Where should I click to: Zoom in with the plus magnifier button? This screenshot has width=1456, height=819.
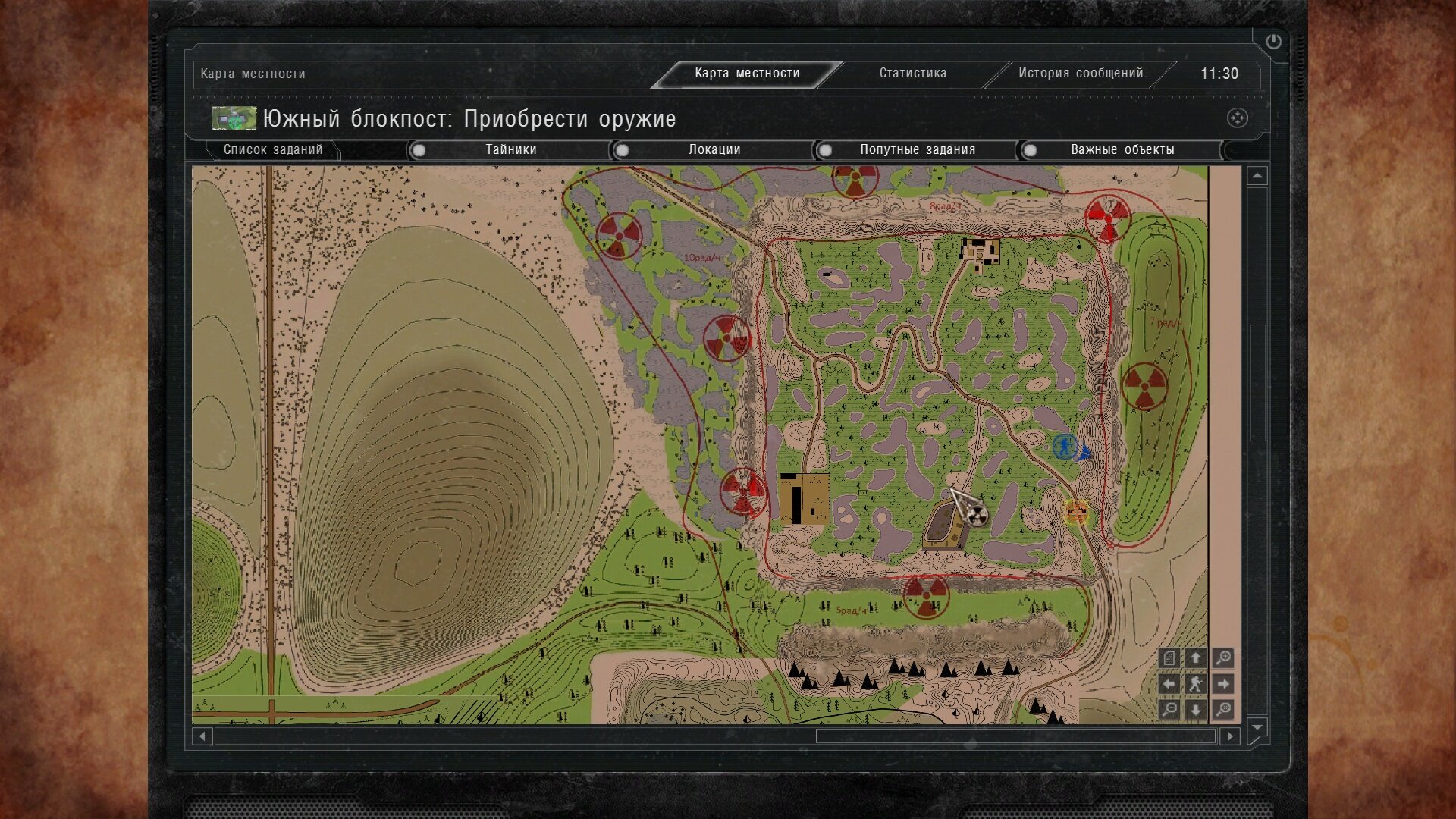1222,658
